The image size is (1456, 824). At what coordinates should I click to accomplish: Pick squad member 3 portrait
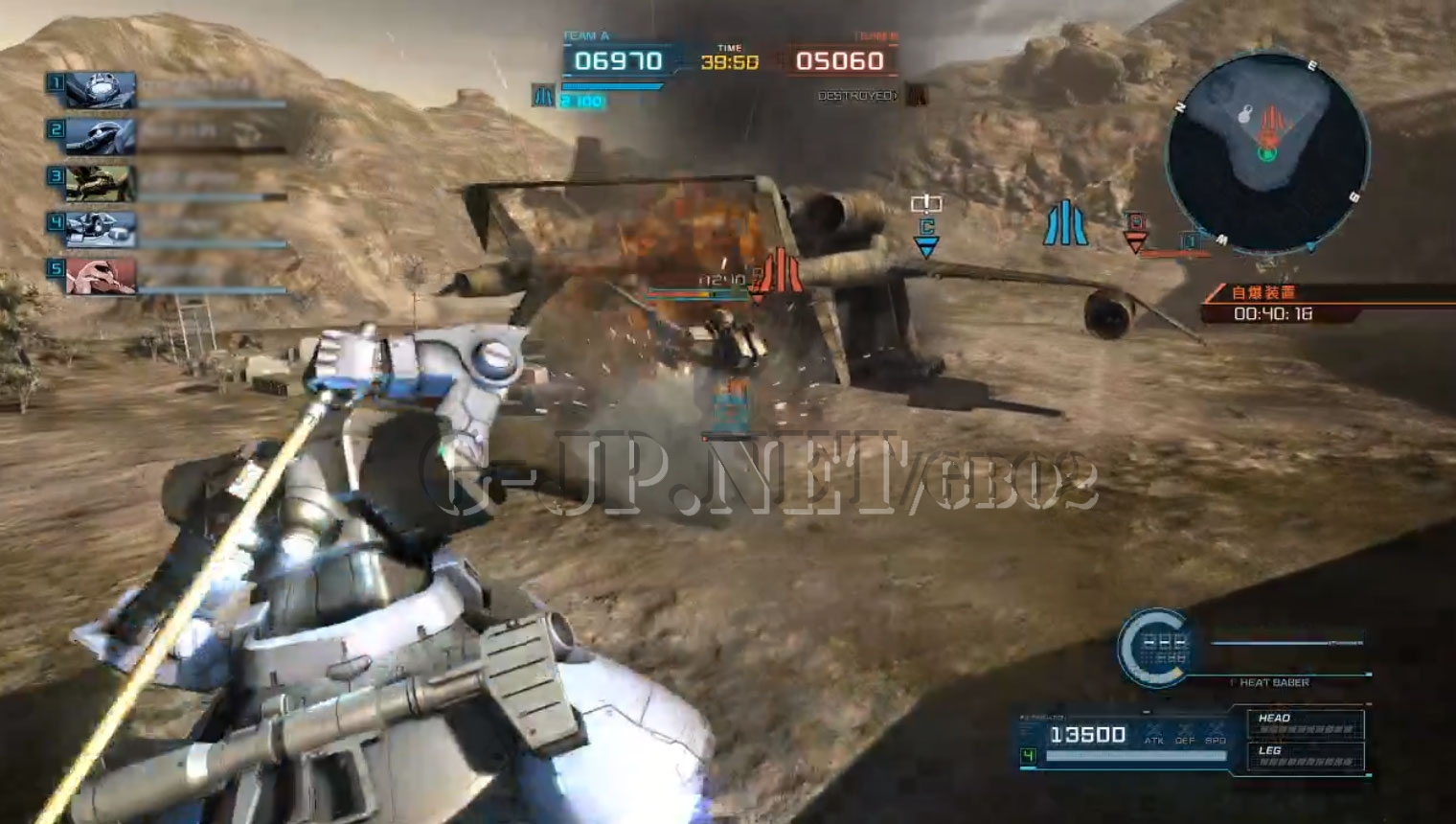click(x=100, y=183)
